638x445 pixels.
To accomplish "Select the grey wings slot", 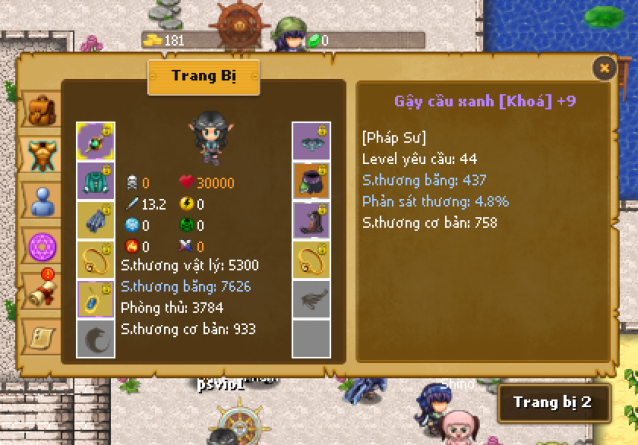I will 310,299.
